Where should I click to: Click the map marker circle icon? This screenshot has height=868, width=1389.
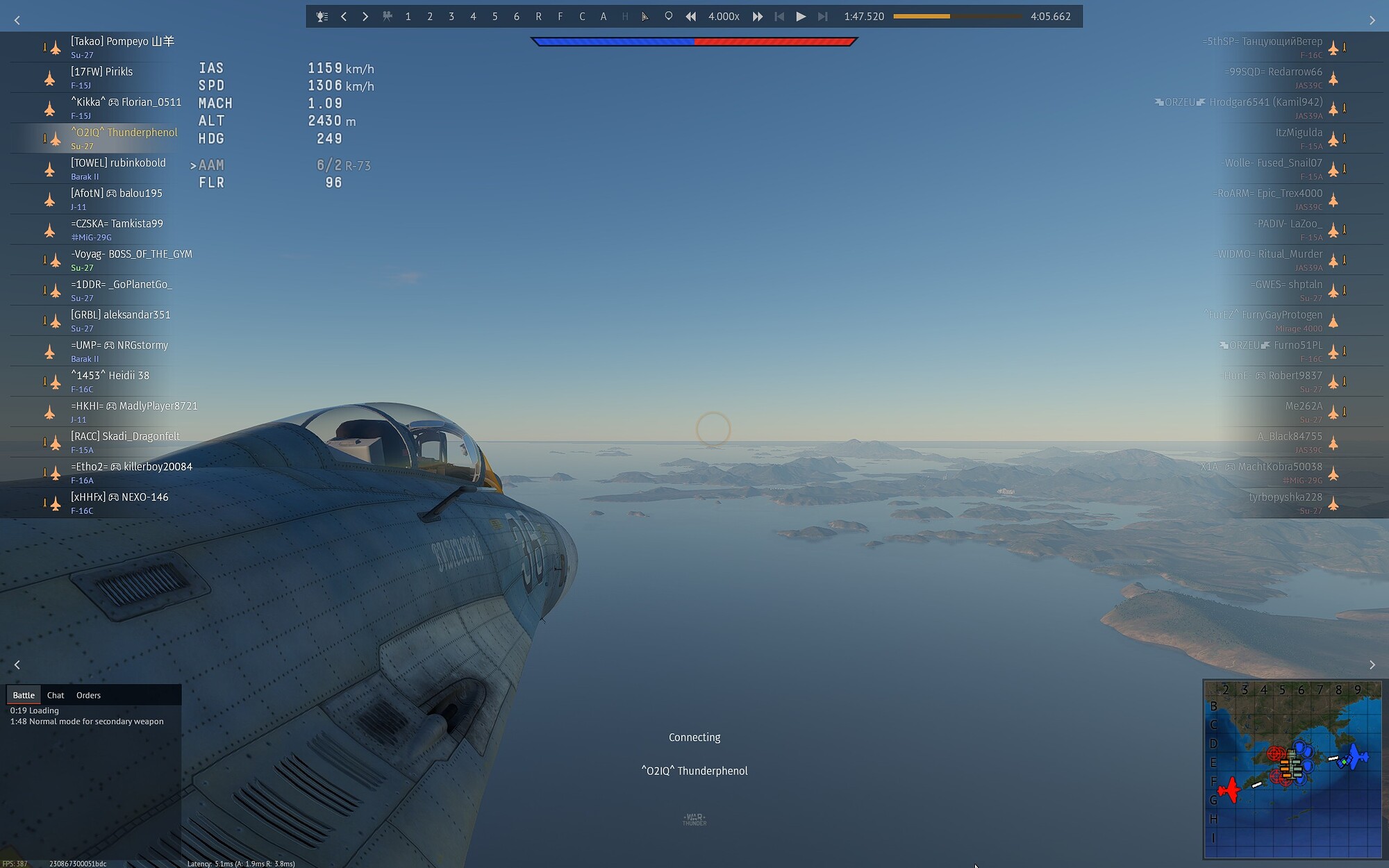668,16
